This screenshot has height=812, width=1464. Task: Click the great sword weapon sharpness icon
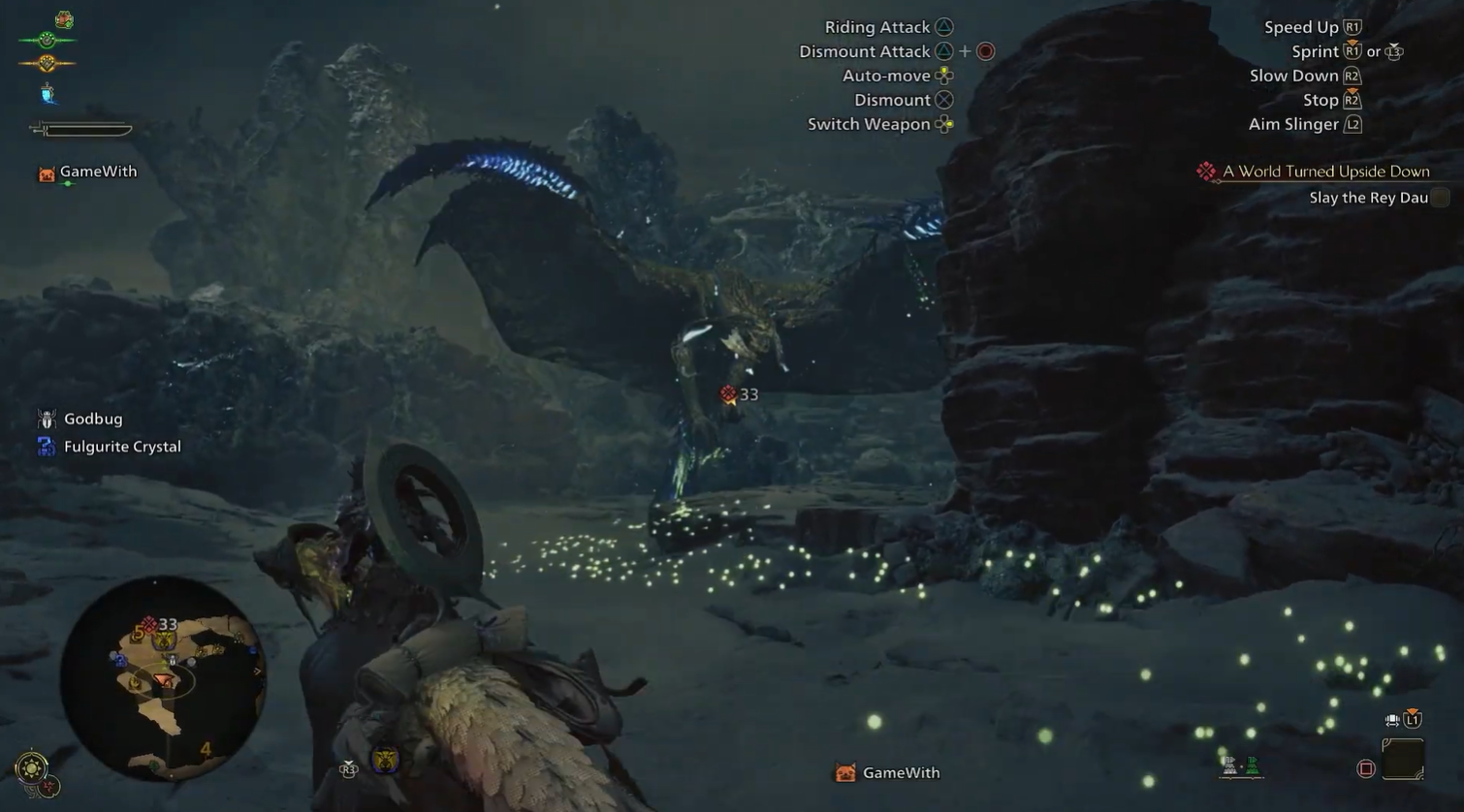coord(82,128)
